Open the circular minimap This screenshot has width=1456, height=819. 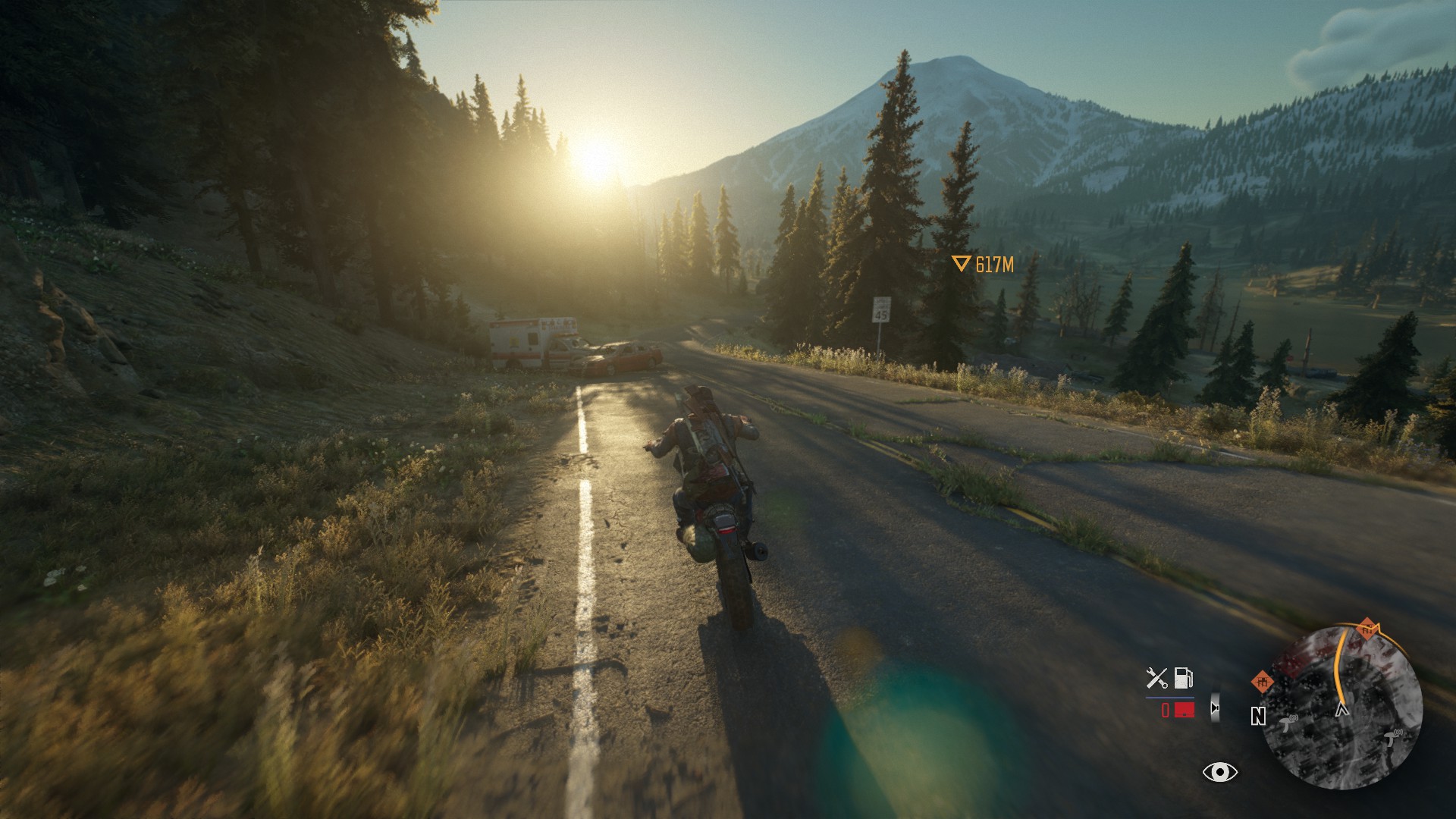pyautogui.click(x=1344, y=708)
